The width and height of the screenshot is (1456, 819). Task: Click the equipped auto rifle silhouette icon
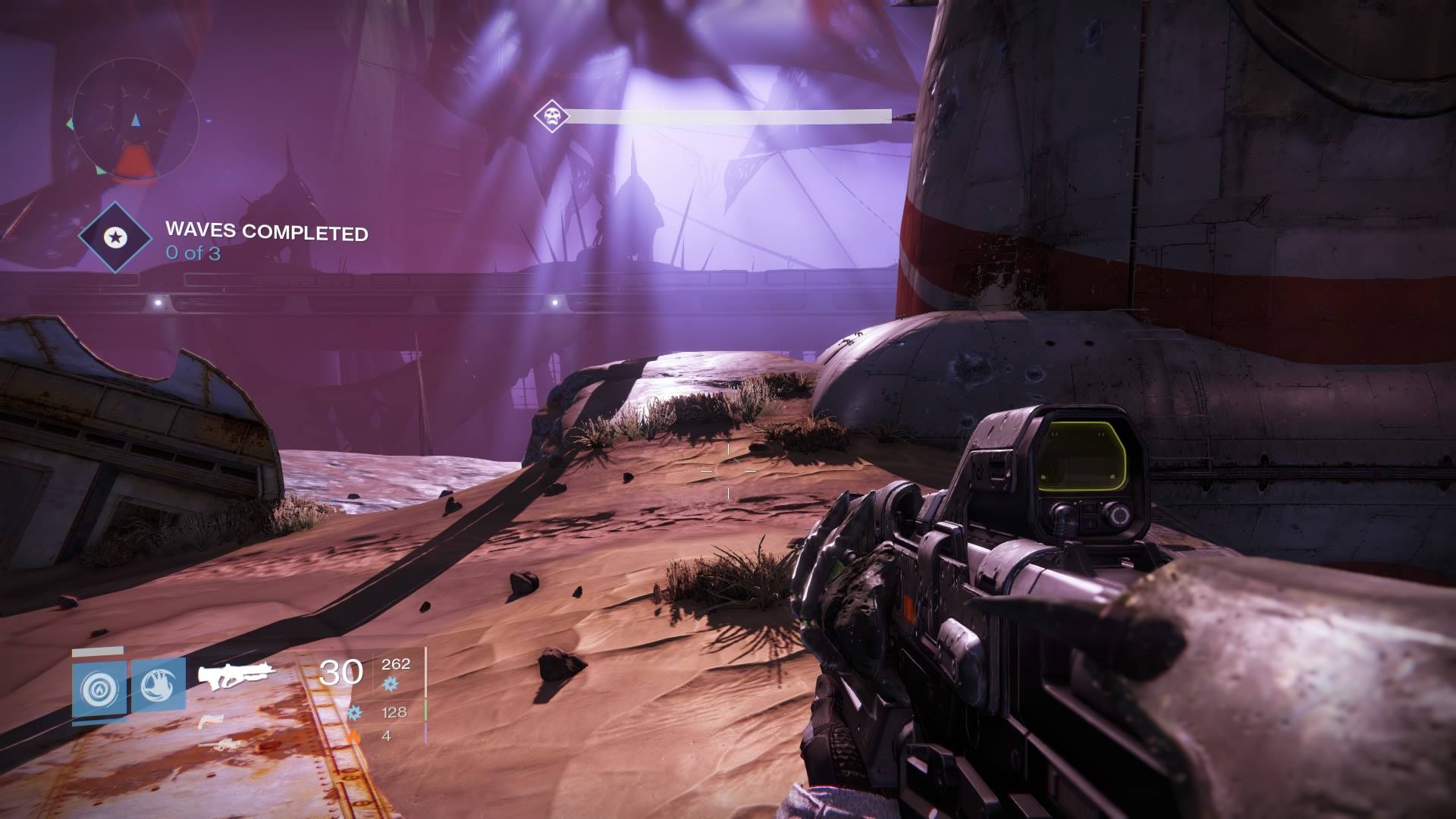click(x=237, y=675)
